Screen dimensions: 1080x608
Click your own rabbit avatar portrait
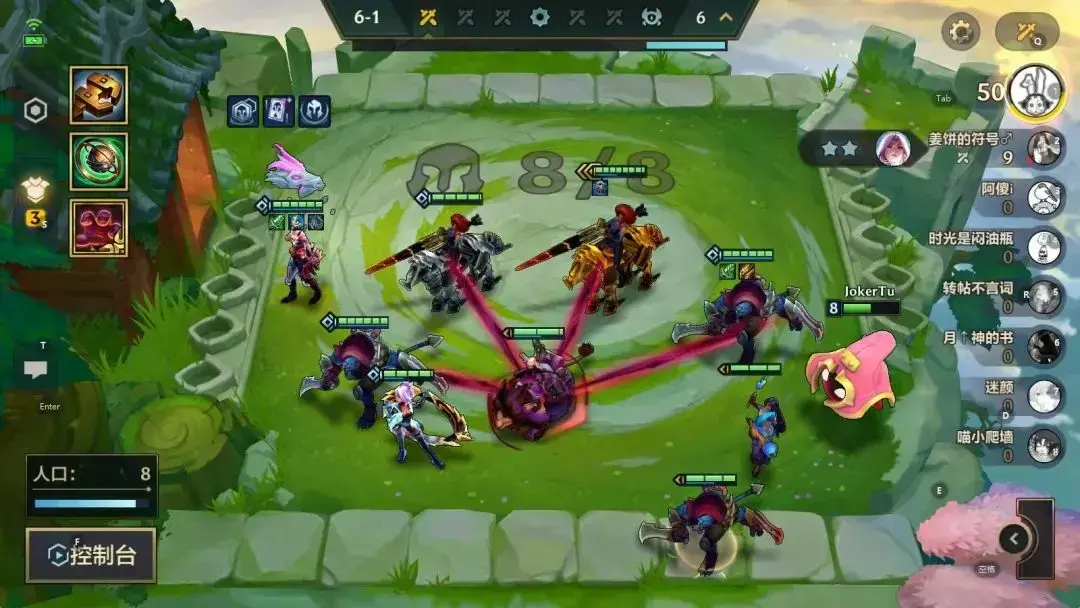tap(1036, 91)
